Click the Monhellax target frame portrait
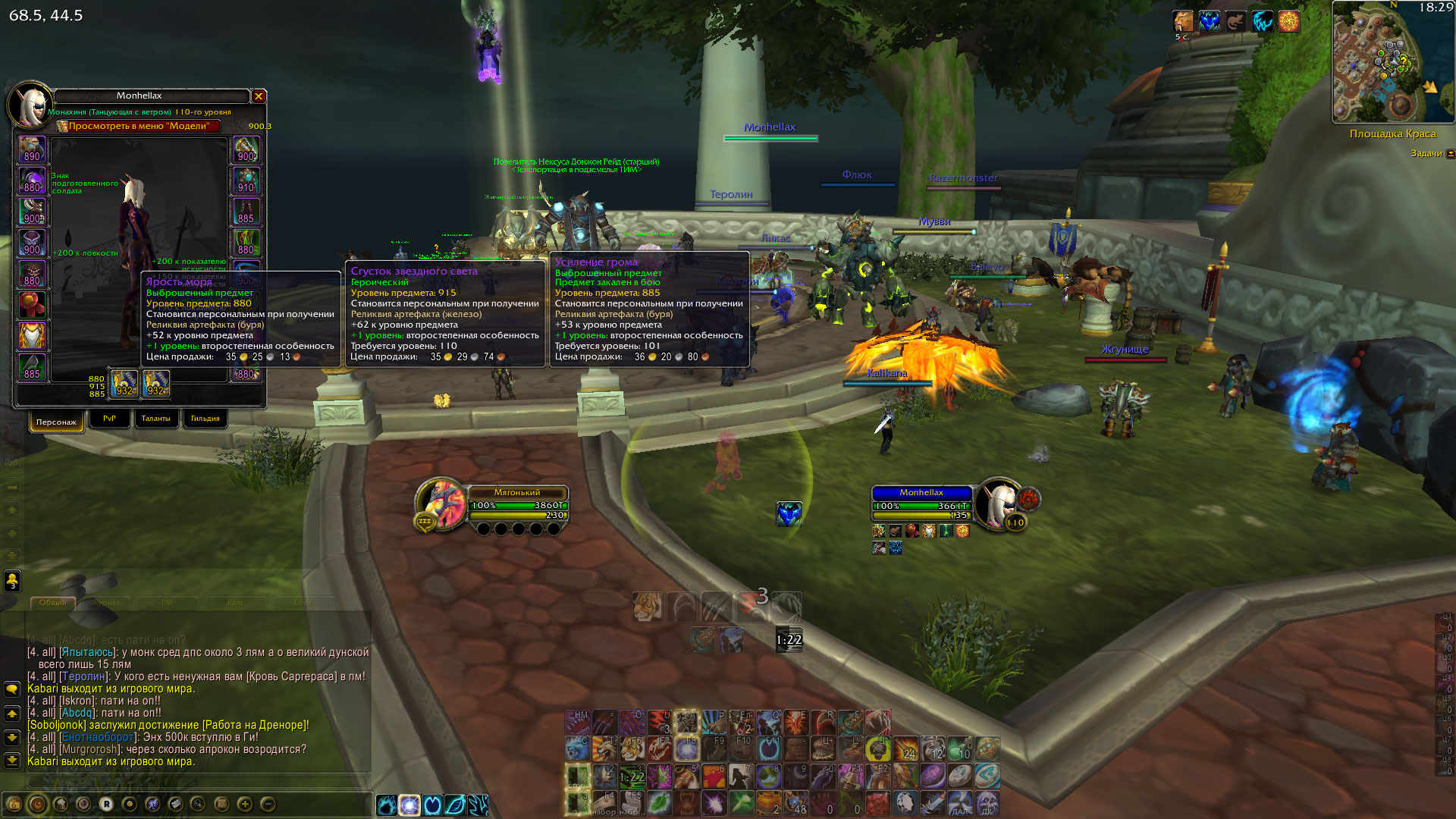1456x819 pixels. (x=998, y=502)
